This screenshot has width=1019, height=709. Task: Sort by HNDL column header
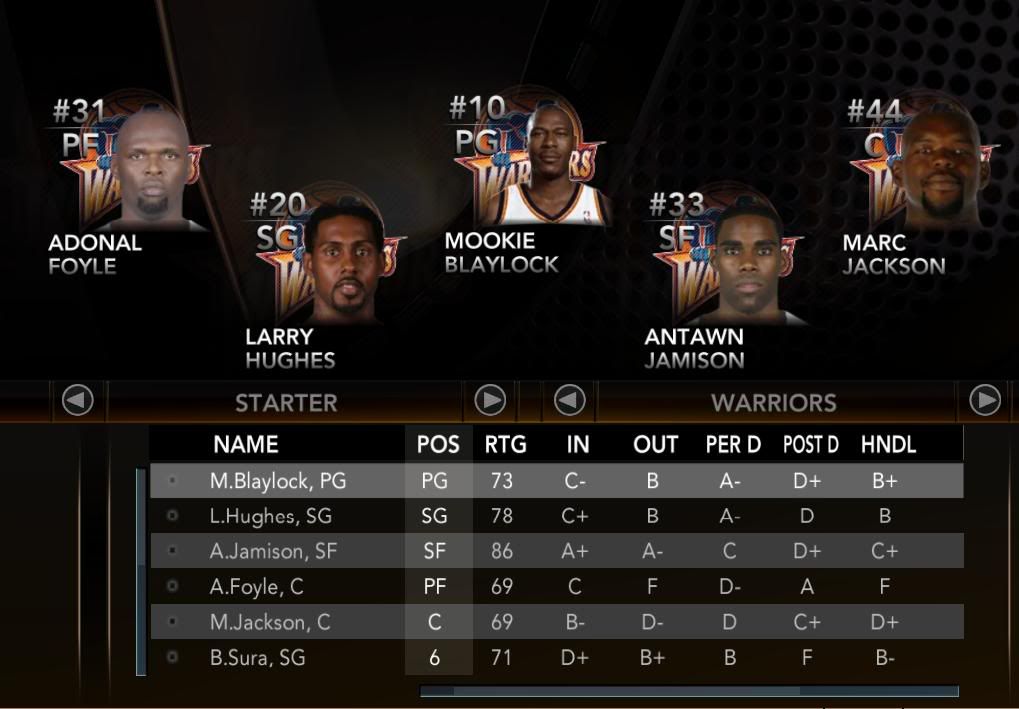888,445
